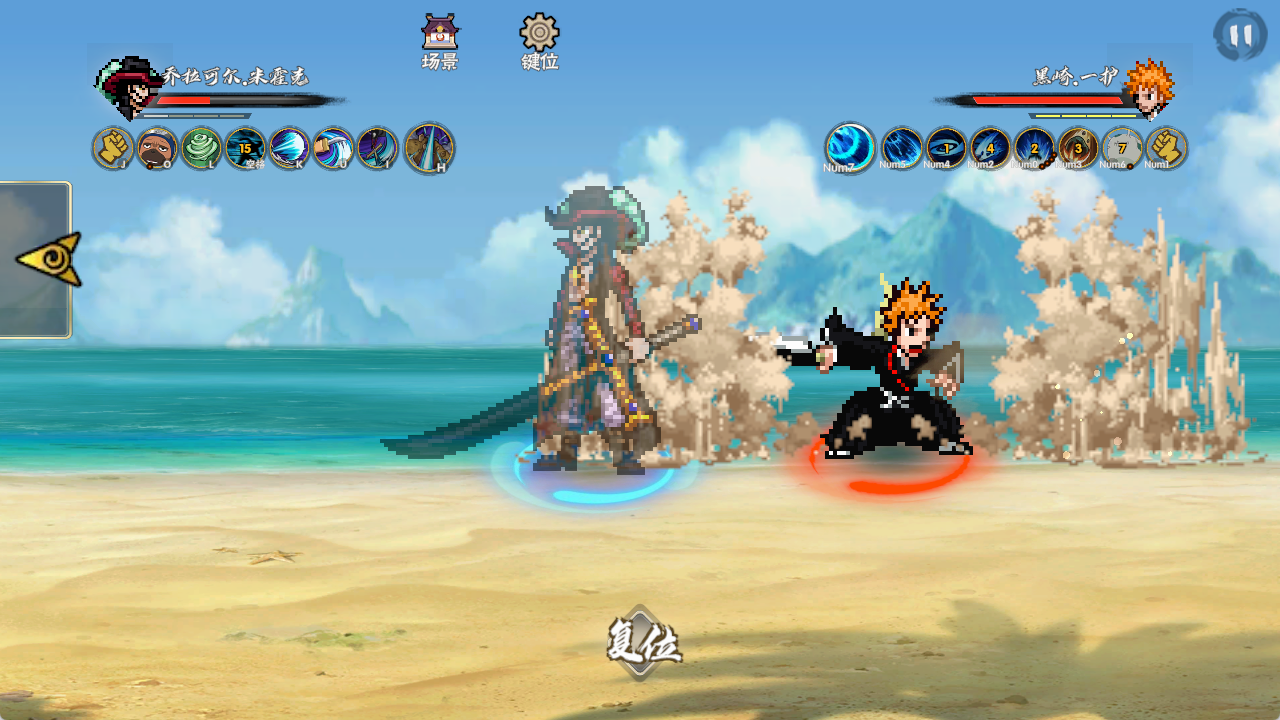Use Mihawk's sword wave skill
Viewport: 1280px width, 720px height.
click(333, 148)
